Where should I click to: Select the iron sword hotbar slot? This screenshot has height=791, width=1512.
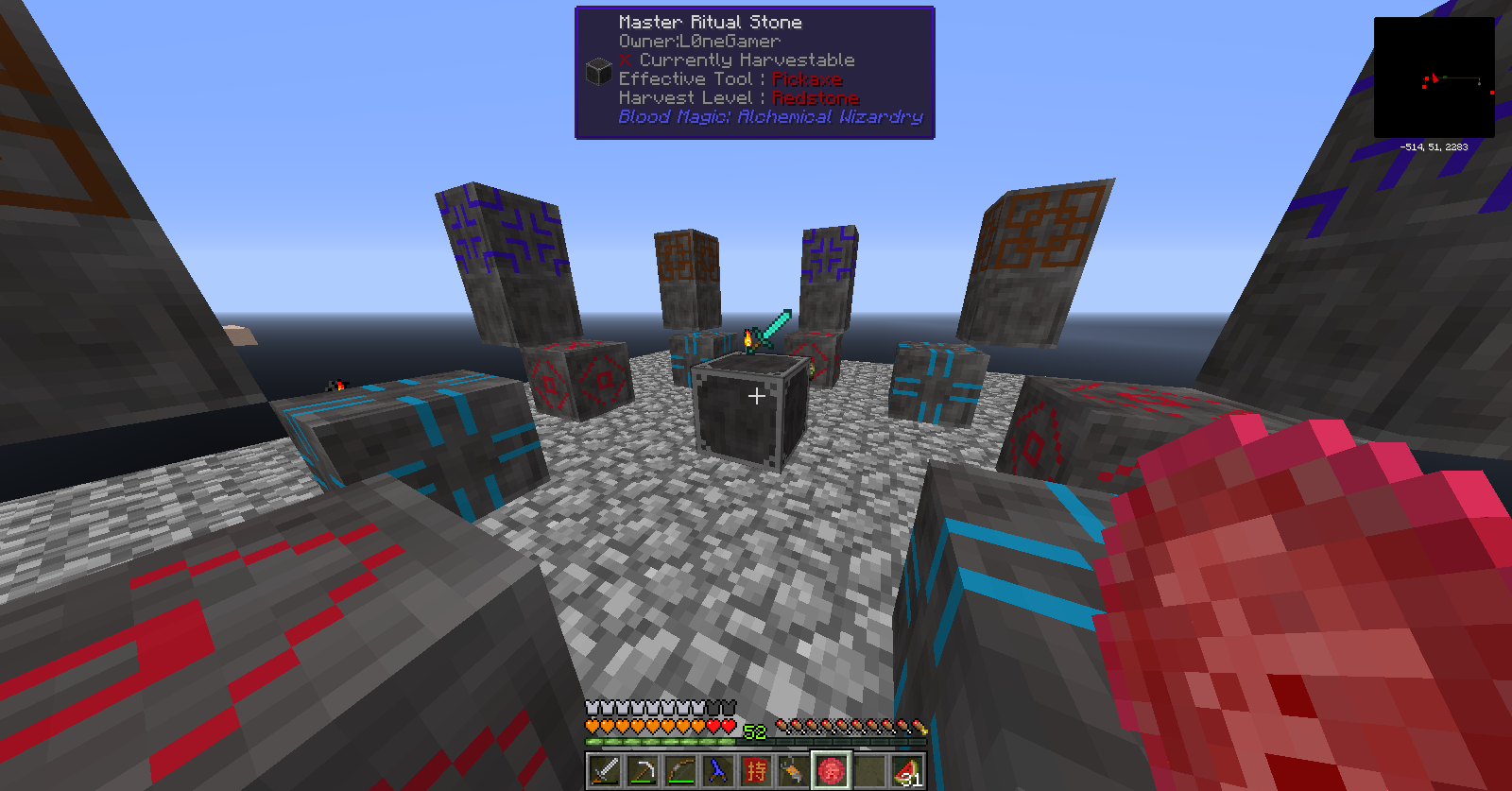tap(605, 771)
